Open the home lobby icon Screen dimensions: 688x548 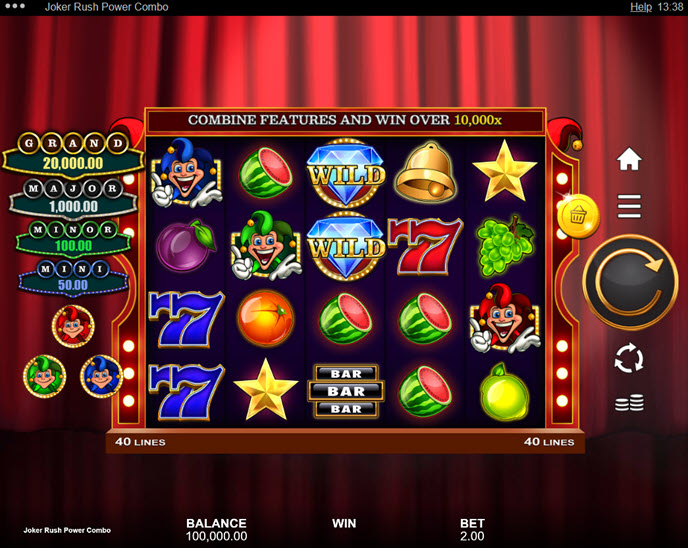tap(629, 159)
